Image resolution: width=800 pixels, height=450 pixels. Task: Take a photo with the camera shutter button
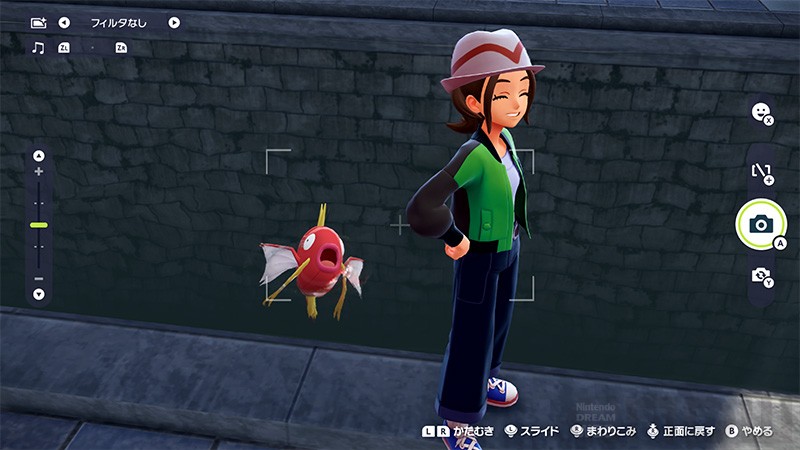click(759, 225)
